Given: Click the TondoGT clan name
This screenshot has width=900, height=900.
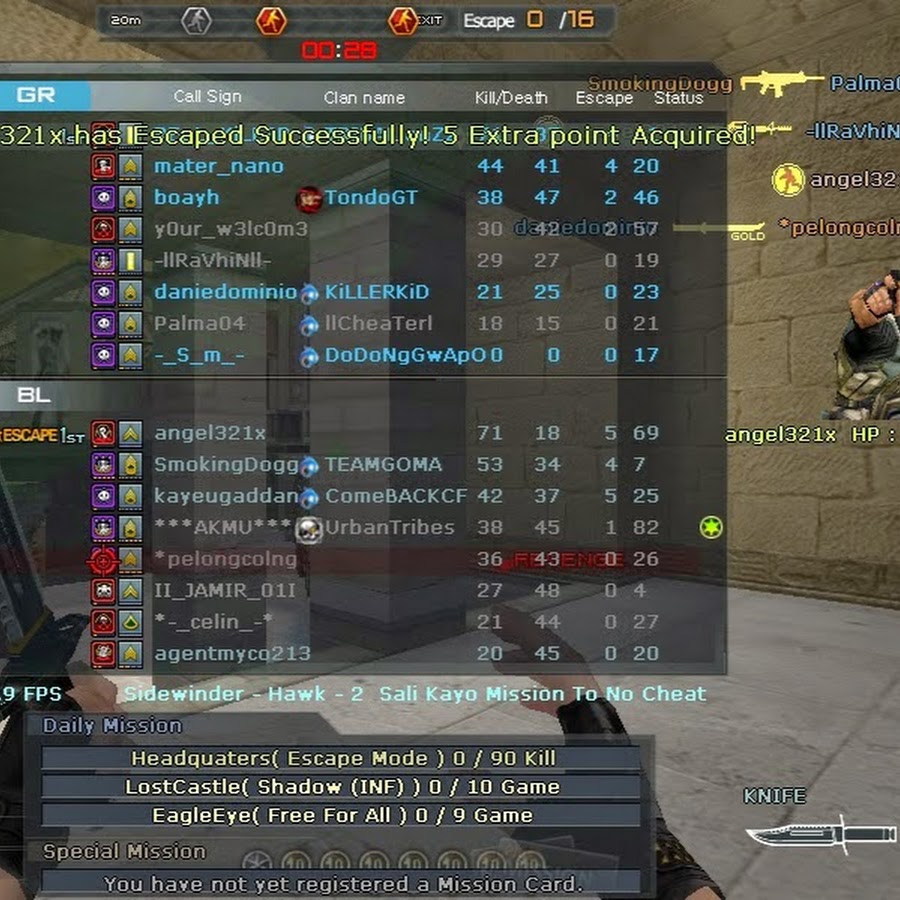Looking at the screenshot, I should [x=370, y=198].
